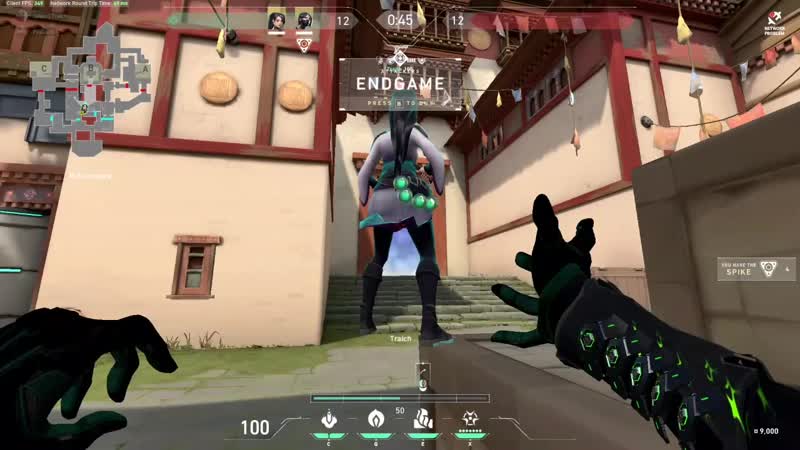Click the 'You have the Spike' indicator
Screen dimensions: 800x450
756,269
